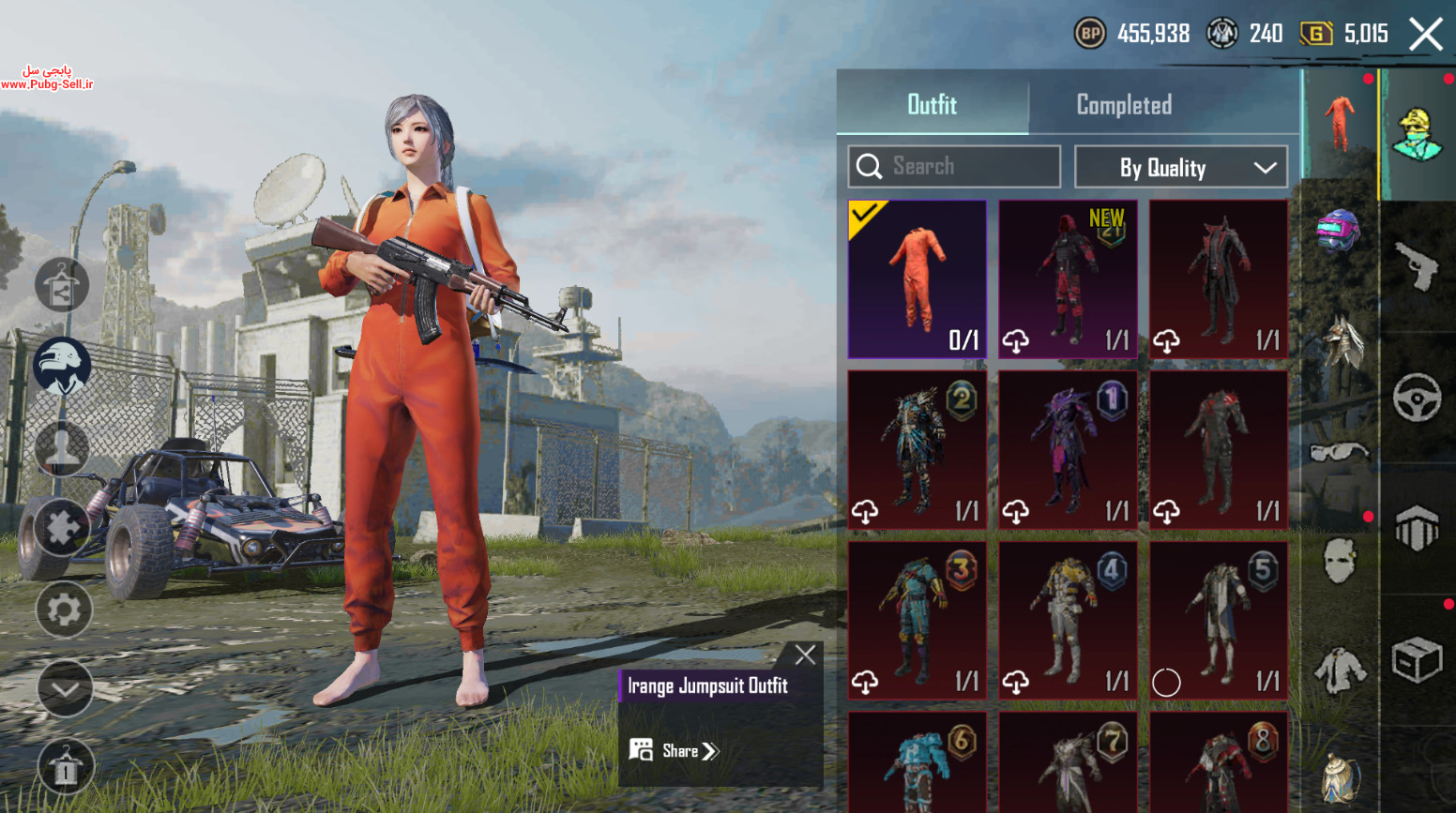
Task: Close the outfit name popup
Action: tap(805, 655)
